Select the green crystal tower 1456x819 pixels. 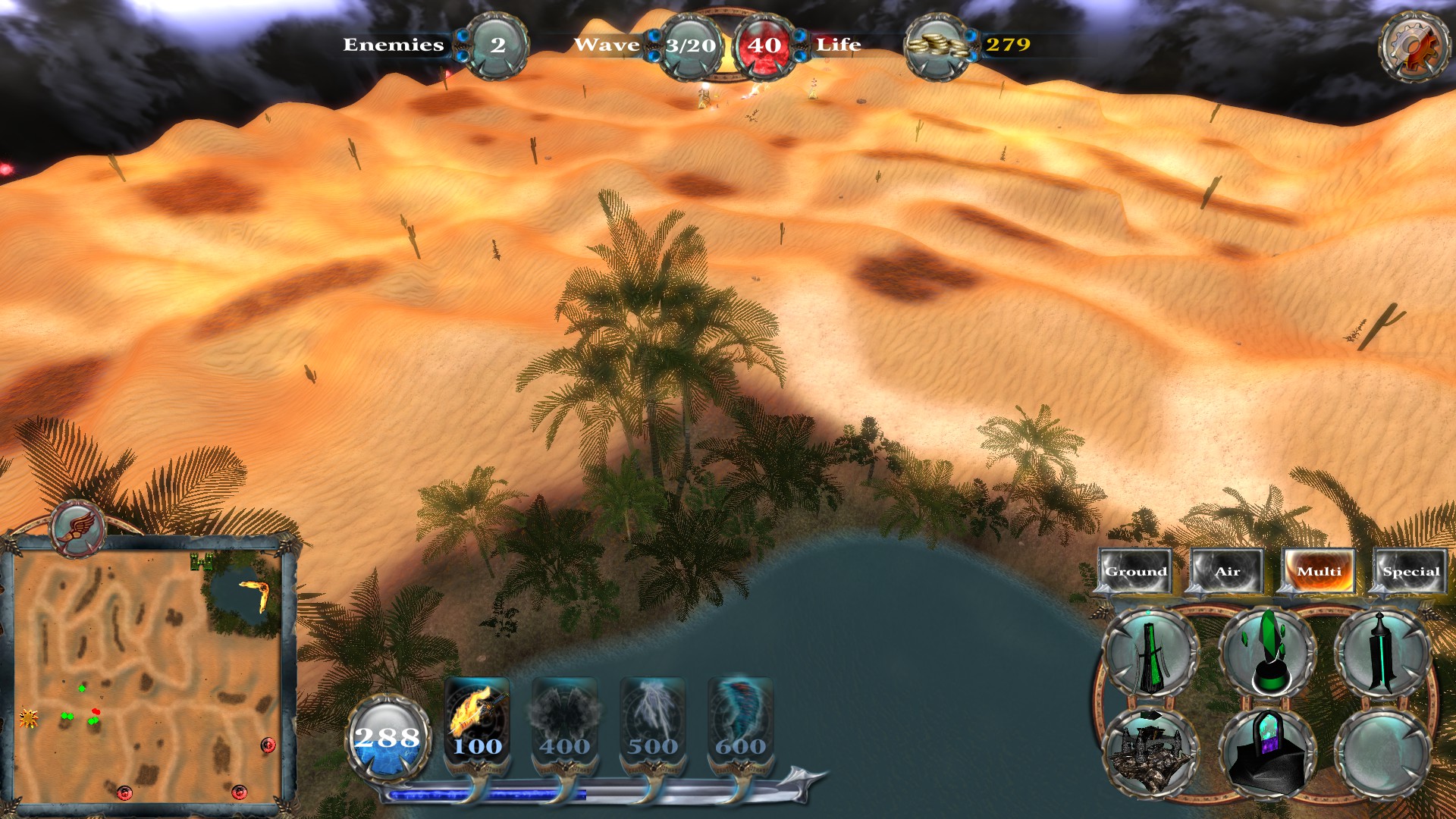1266,653
